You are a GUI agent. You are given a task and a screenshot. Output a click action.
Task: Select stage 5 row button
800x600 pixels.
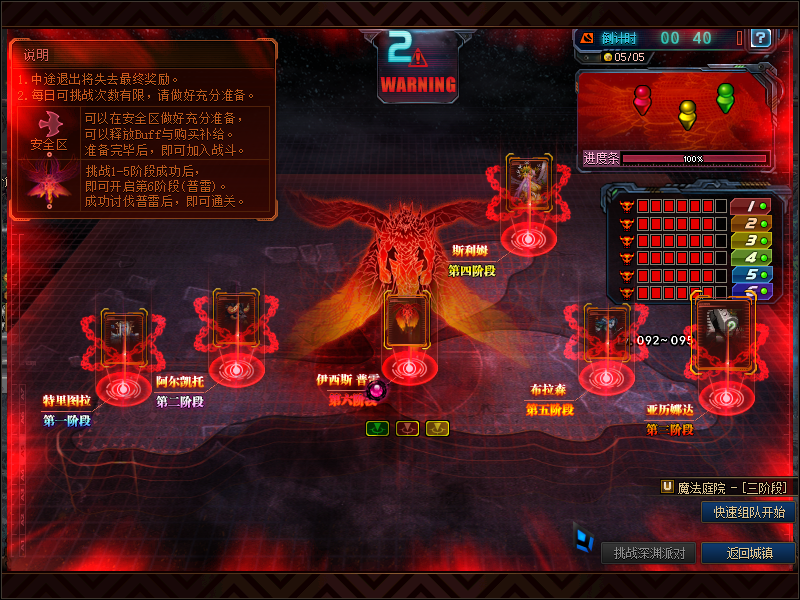coord(750,274)
